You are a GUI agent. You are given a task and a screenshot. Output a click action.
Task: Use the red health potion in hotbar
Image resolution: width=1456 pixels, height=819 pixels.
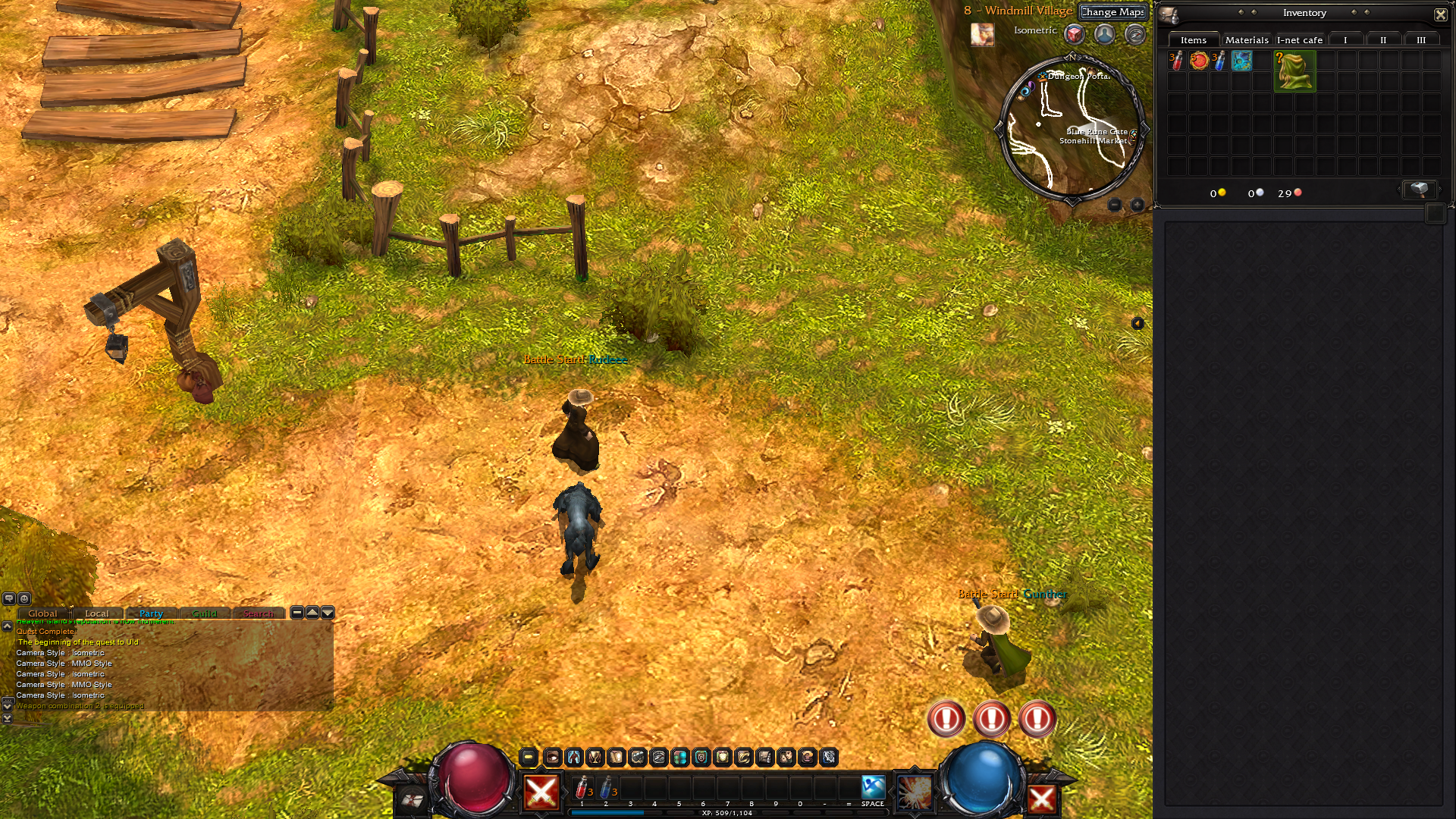pos(582,788)
